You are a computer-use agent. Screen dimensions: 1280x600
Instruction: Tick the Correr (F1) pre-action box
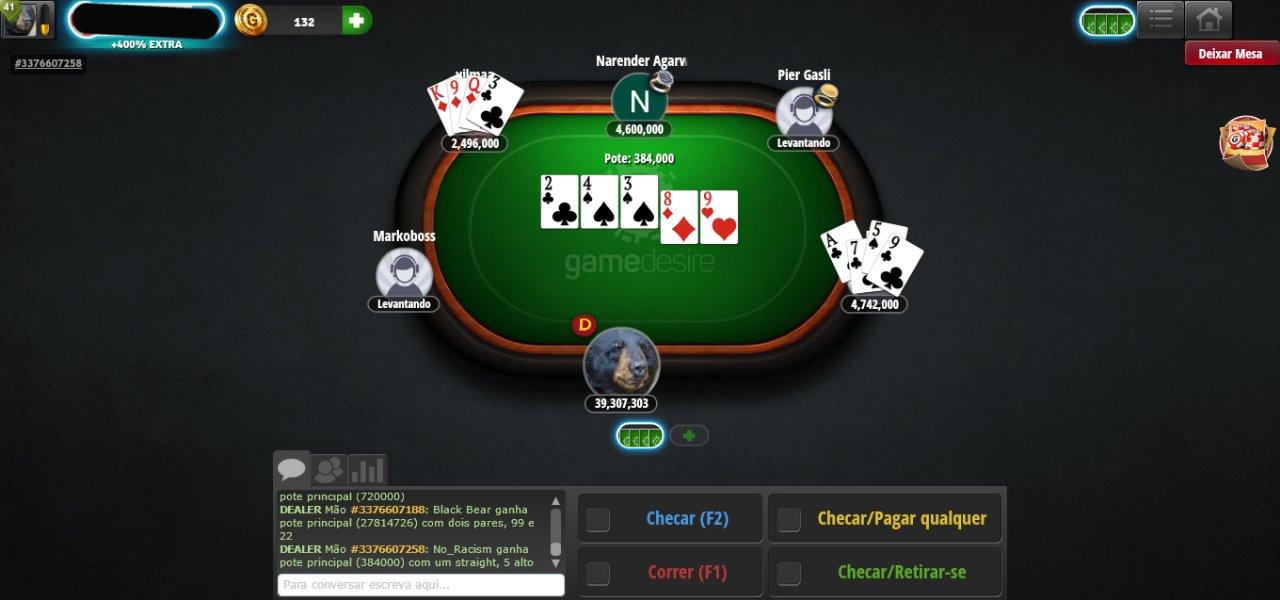coord(598,573)
